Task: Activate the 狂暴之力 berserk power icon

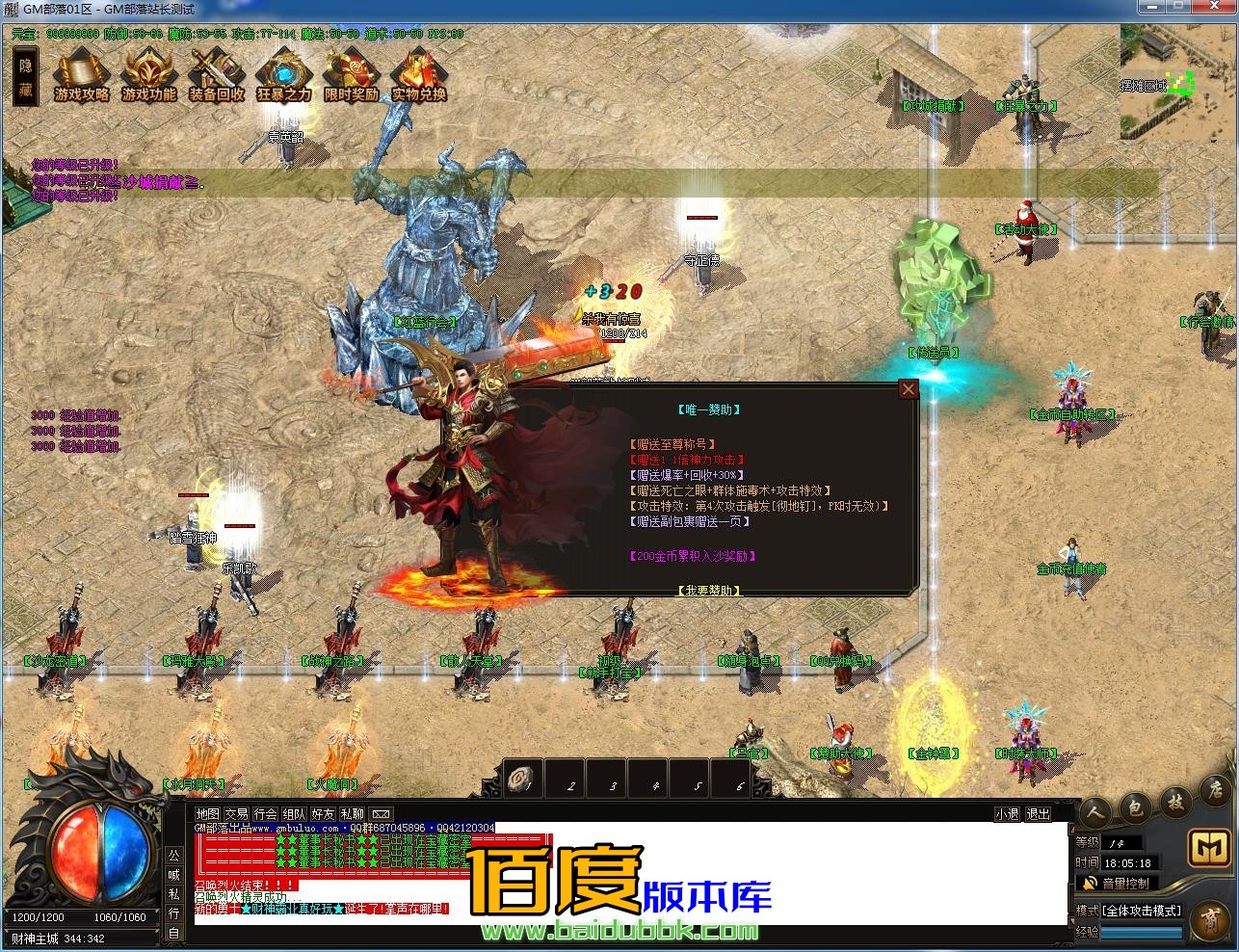Action: coord(283,75)
